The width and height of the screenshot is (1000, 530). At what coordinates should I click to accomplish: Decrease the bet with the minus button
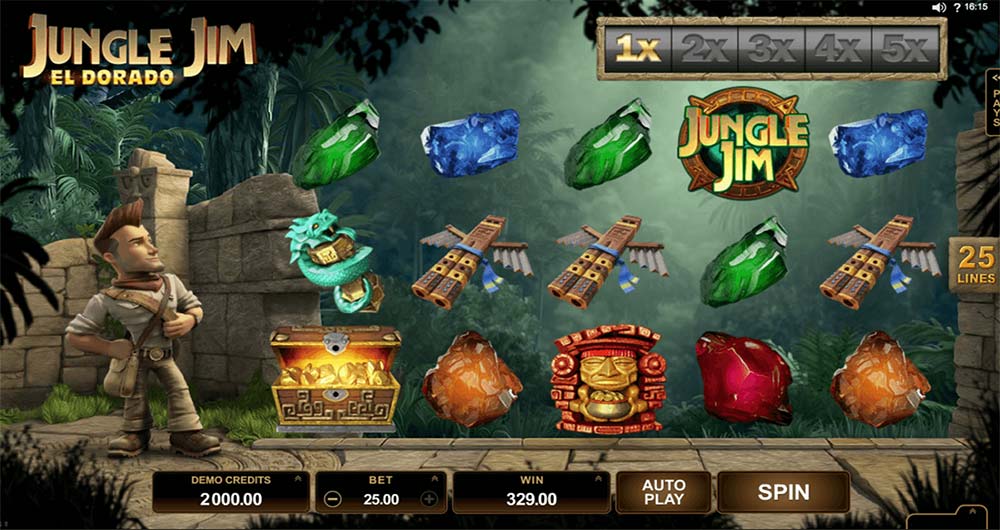point(334,499)
